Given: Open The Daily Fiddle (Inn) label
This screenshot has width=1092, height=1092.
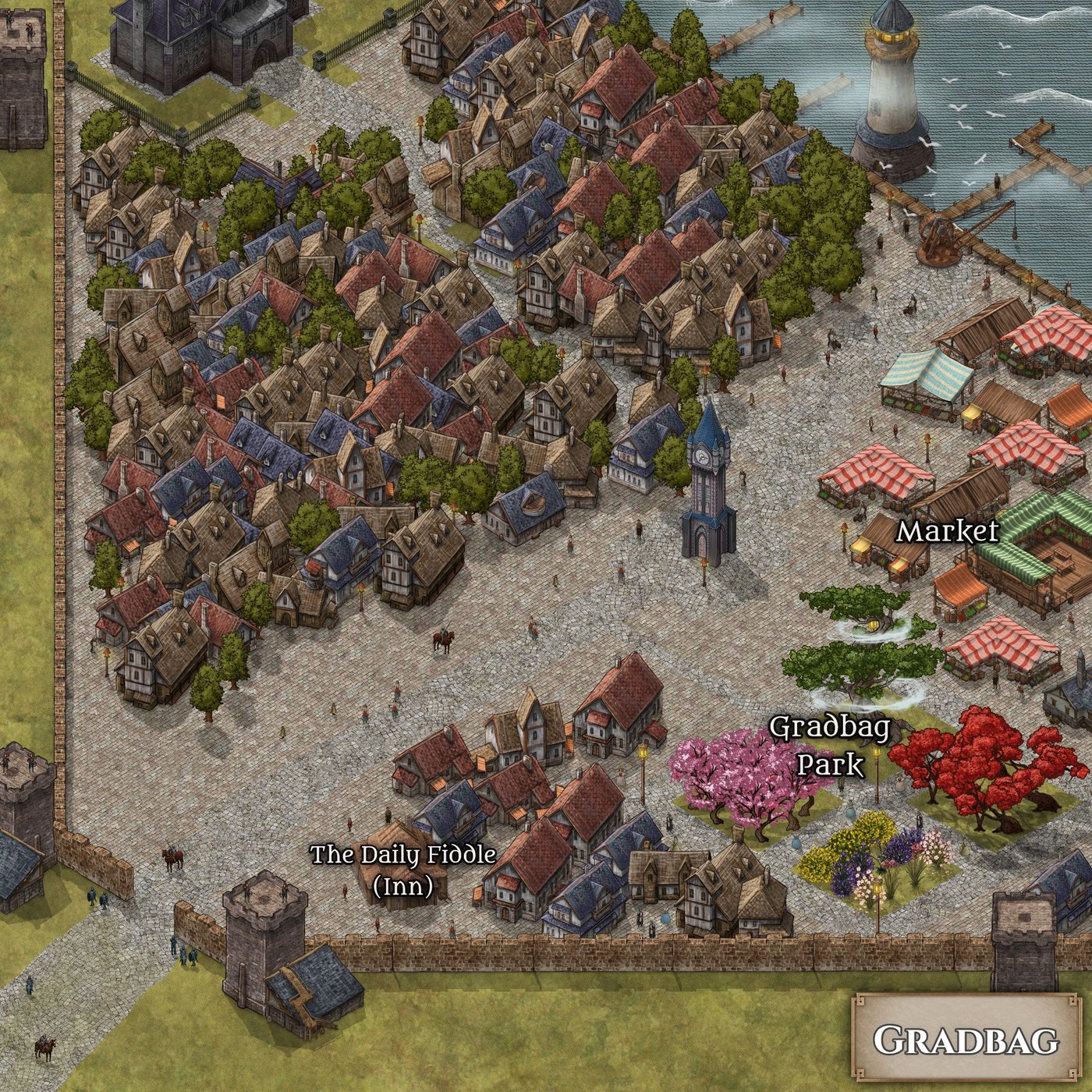Looking at the screenshot, I should tap(403, 870).
